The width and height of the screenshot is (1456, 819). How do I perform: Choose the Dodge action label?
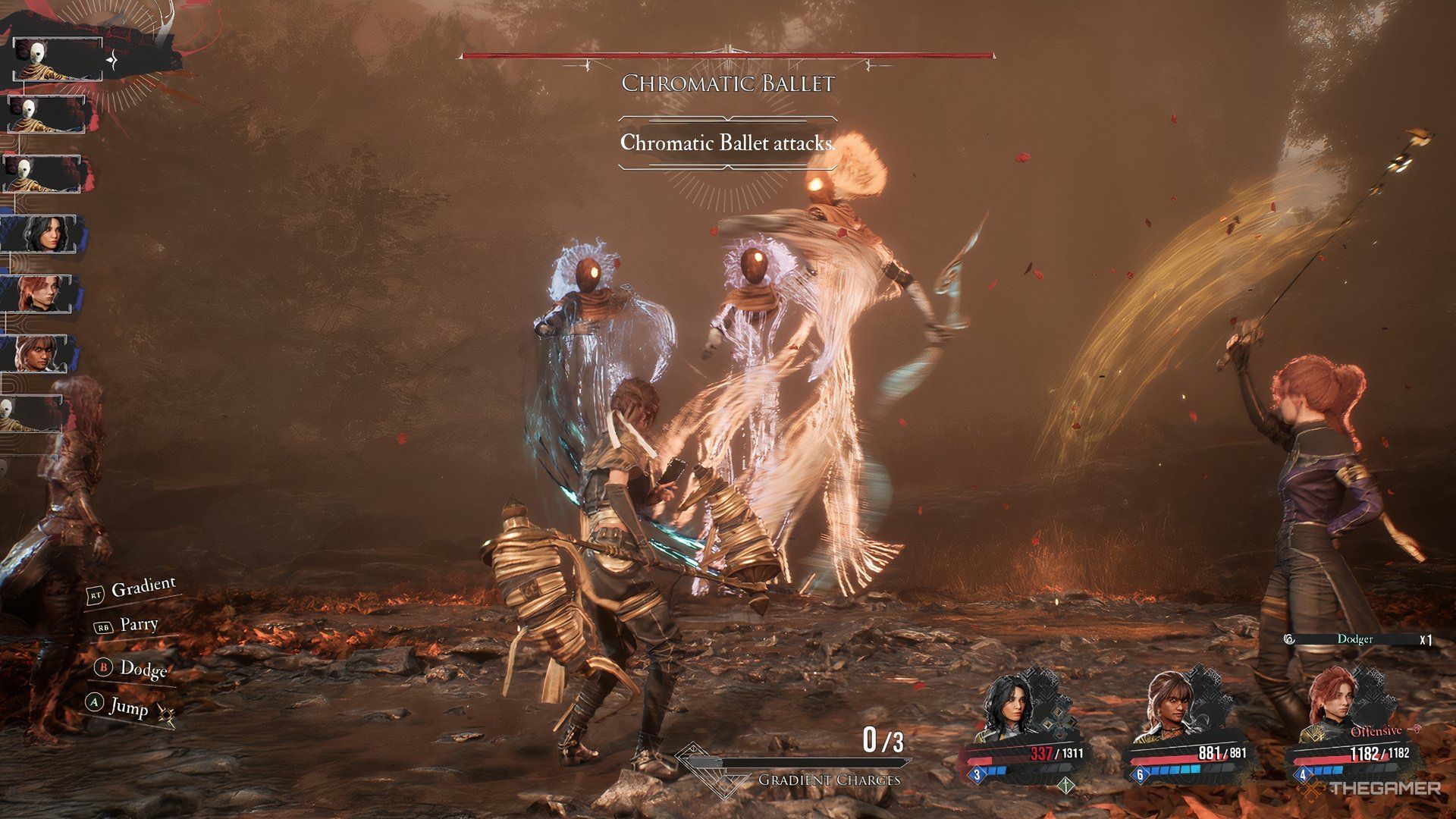tap(142, 669)
